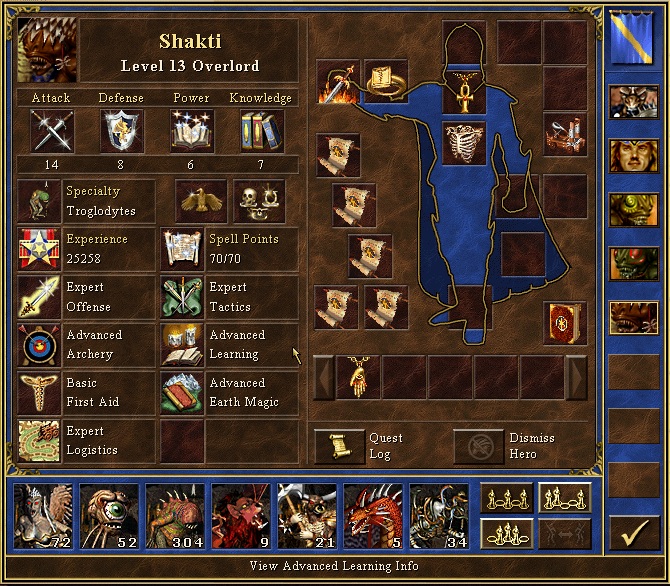The image size is (670, 586).
Task: Open Advanced Earth Magic skill info
Action: (182, 393)
